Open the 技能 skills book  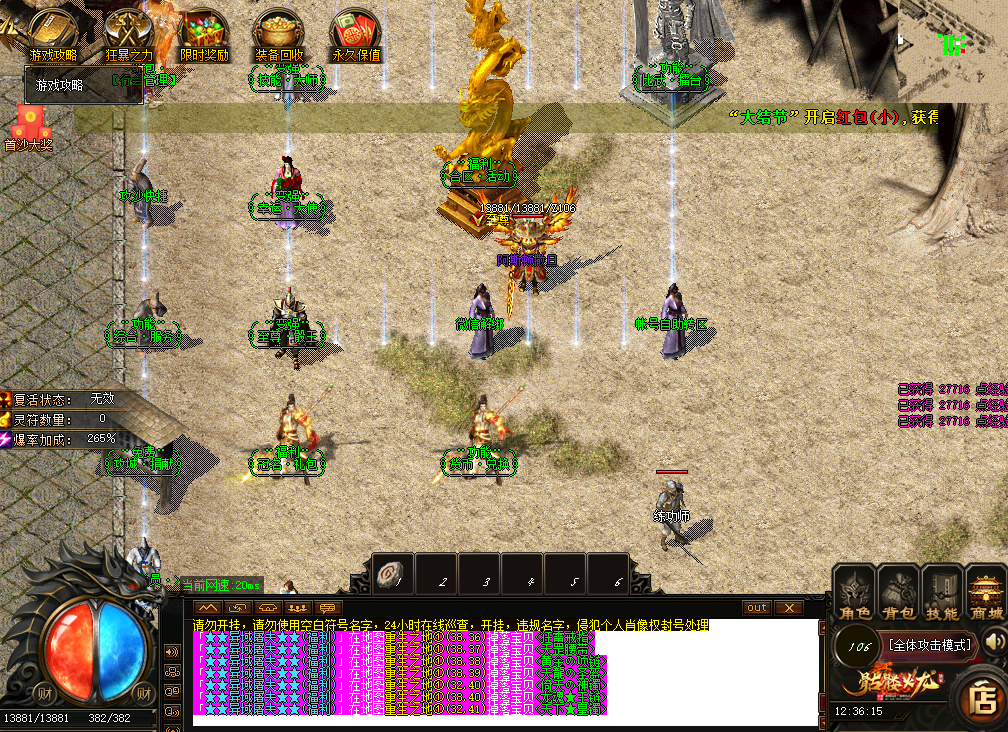942,592
